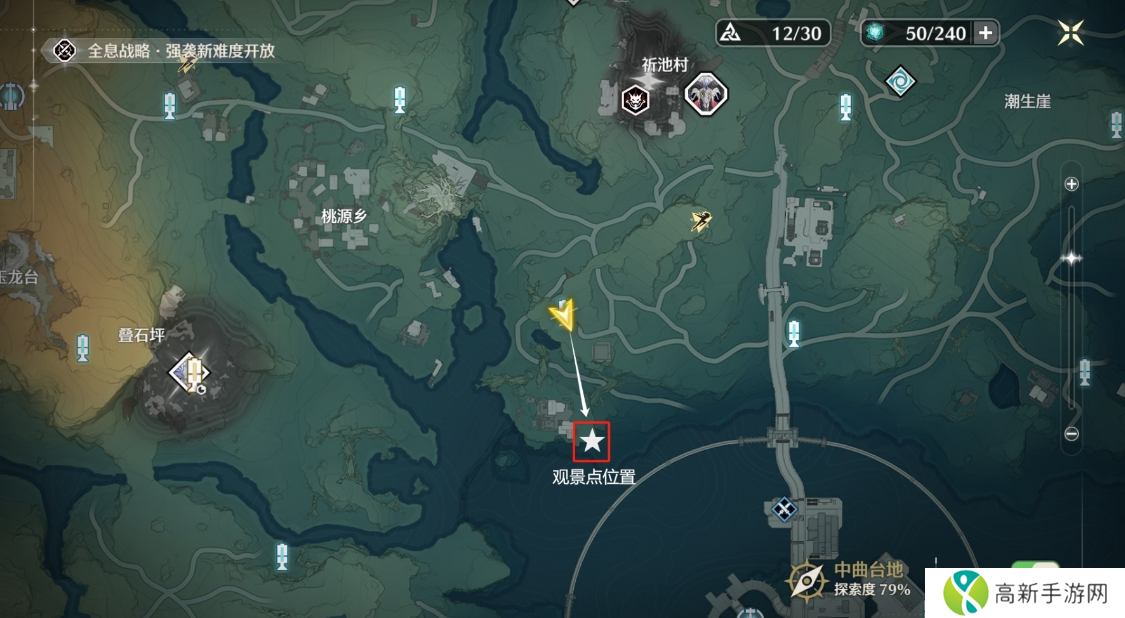Select the white star viewpoint marker

point(592,439)
